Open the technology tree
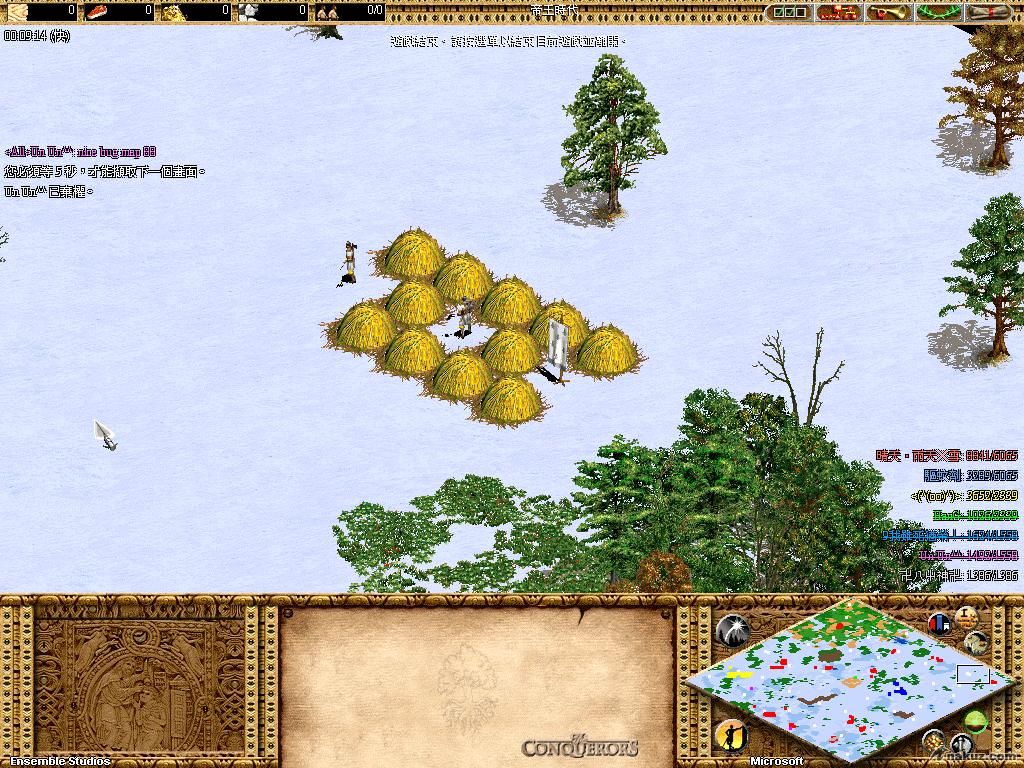 pos(838,12)
